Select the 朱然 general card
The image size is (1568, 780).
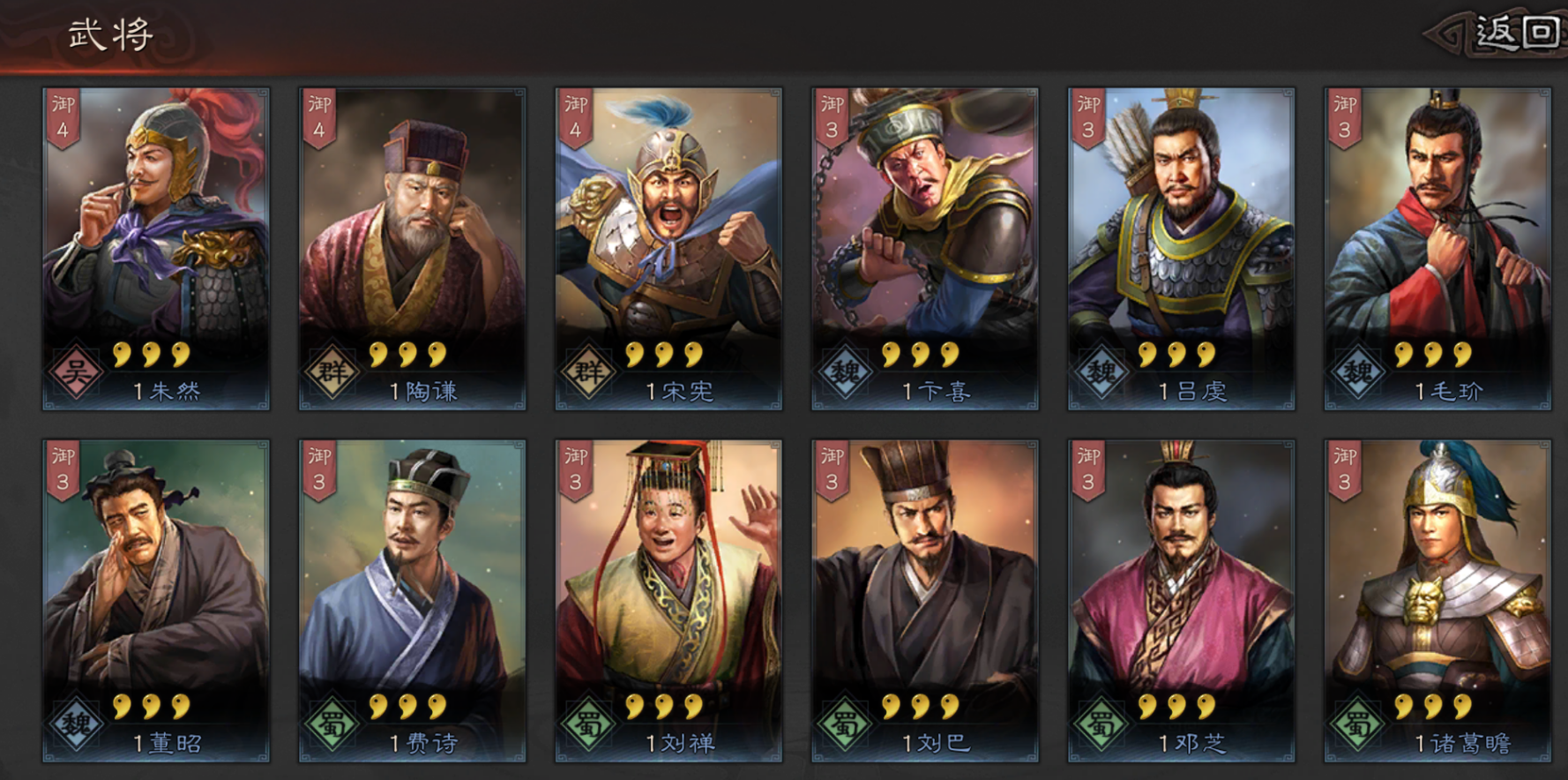pyautogui.click(x=156, y=247)
